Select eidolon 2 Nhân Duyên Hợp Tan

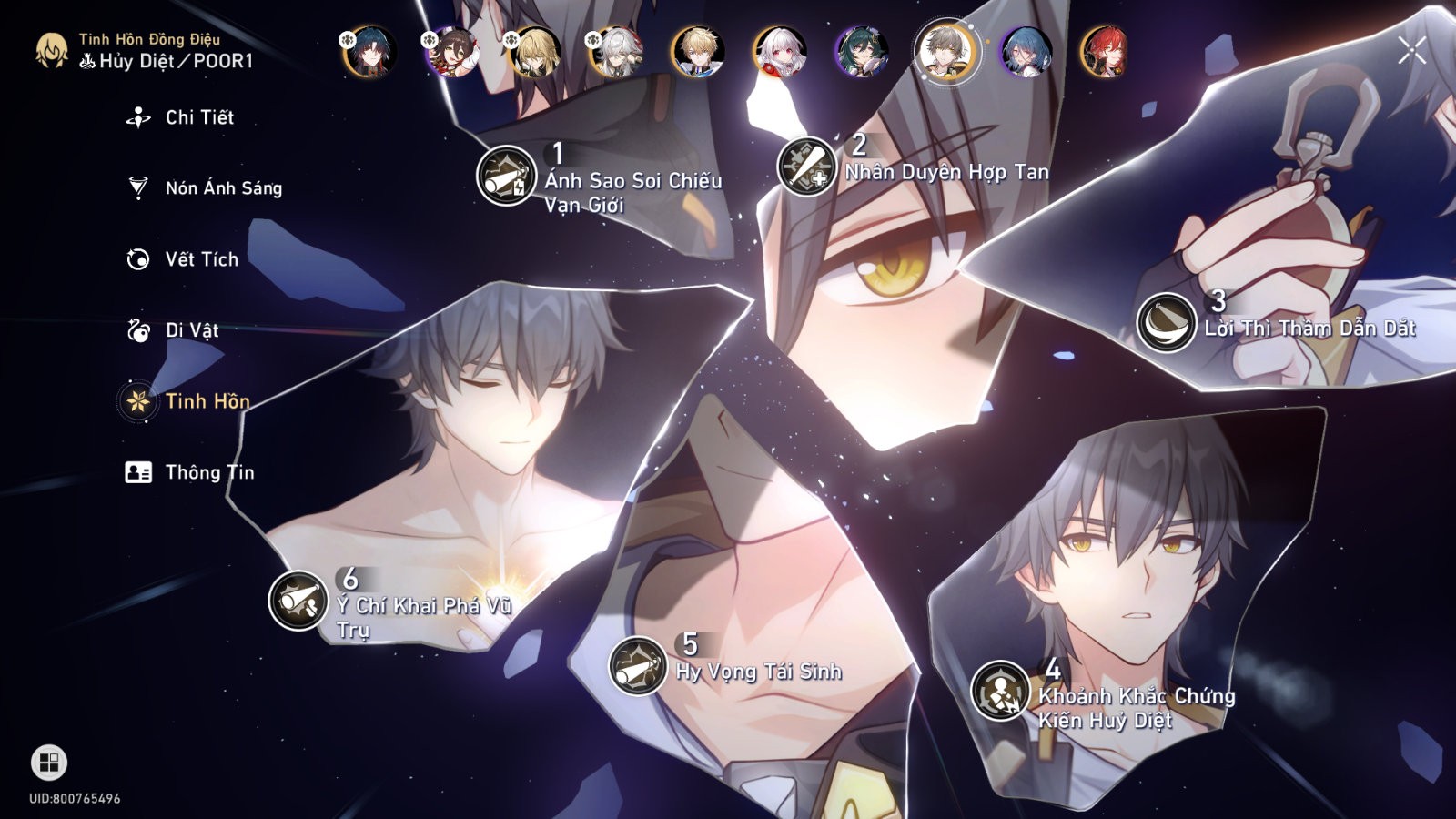807,167
